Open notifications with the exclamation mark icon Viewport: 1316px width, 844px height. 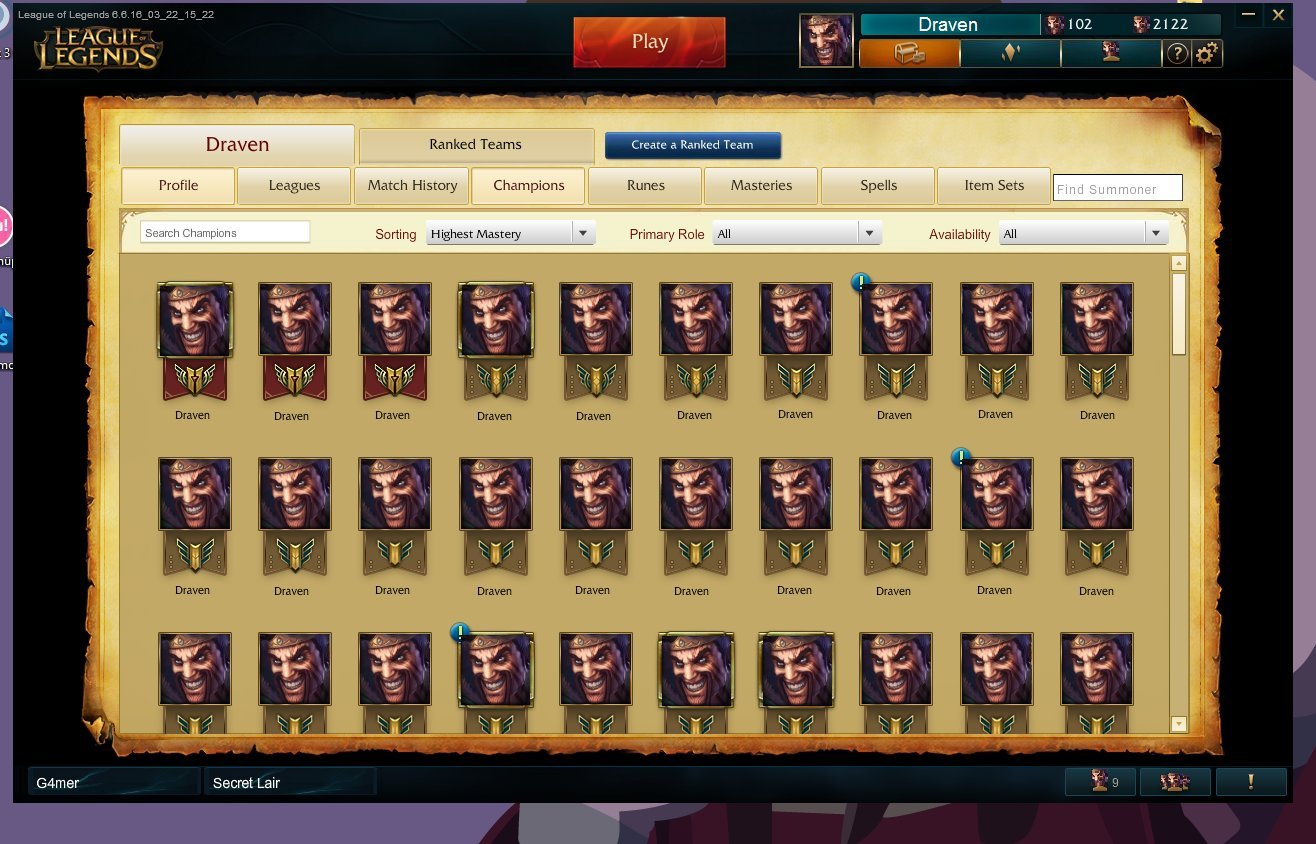[x=1251, y=781]
